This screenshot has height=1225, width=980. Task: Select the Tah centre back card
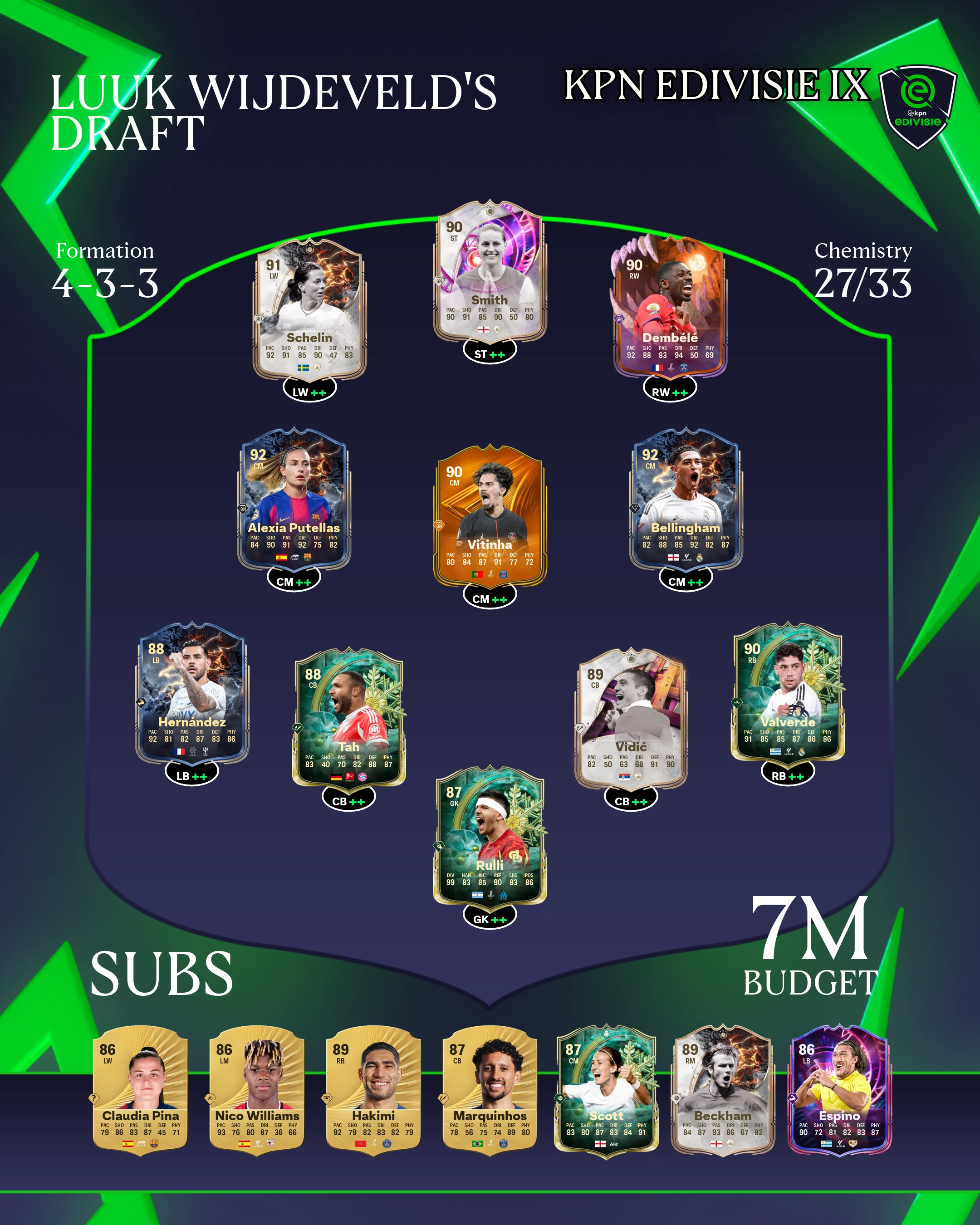348,719
